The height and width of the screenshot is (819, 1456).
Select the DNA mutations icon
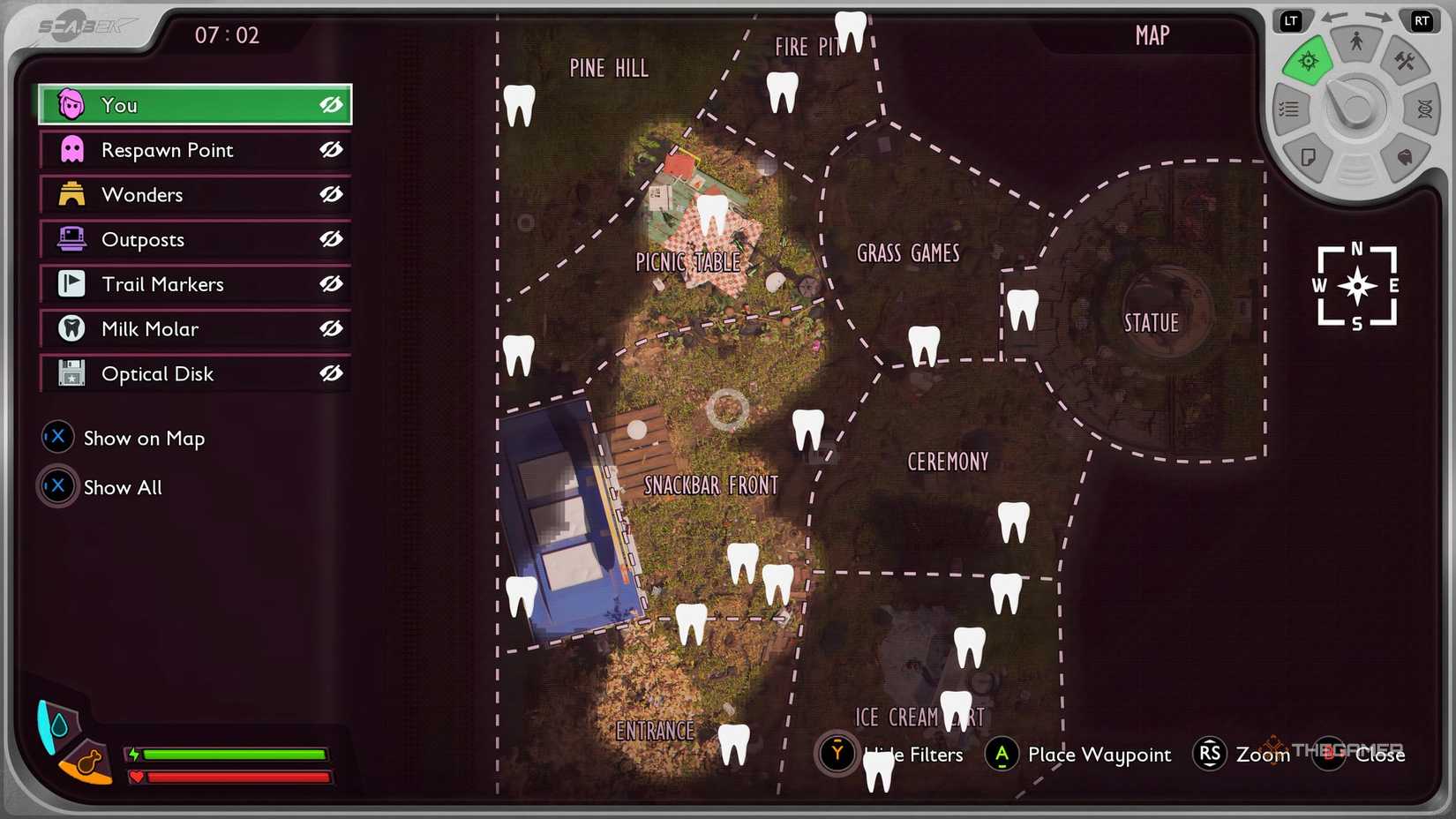click(x=1423, y=109)
